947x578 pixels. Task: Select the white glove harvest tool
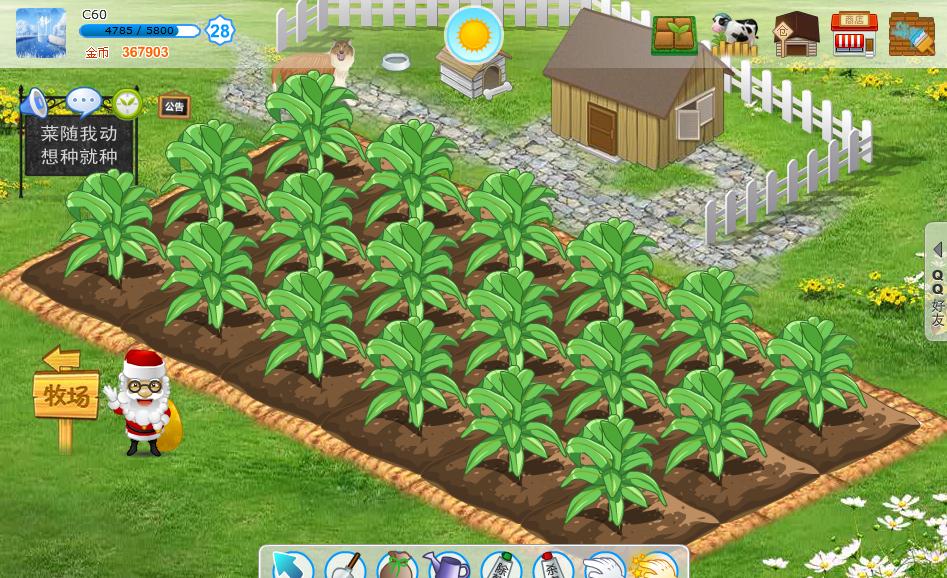click(x=603, y=566)
